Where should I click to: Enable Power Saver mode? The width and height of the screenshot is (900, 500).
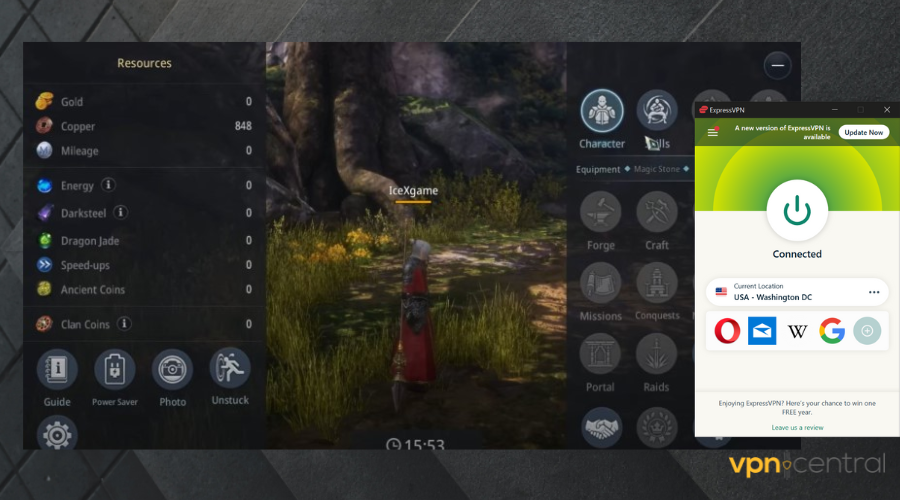[114, 370]
